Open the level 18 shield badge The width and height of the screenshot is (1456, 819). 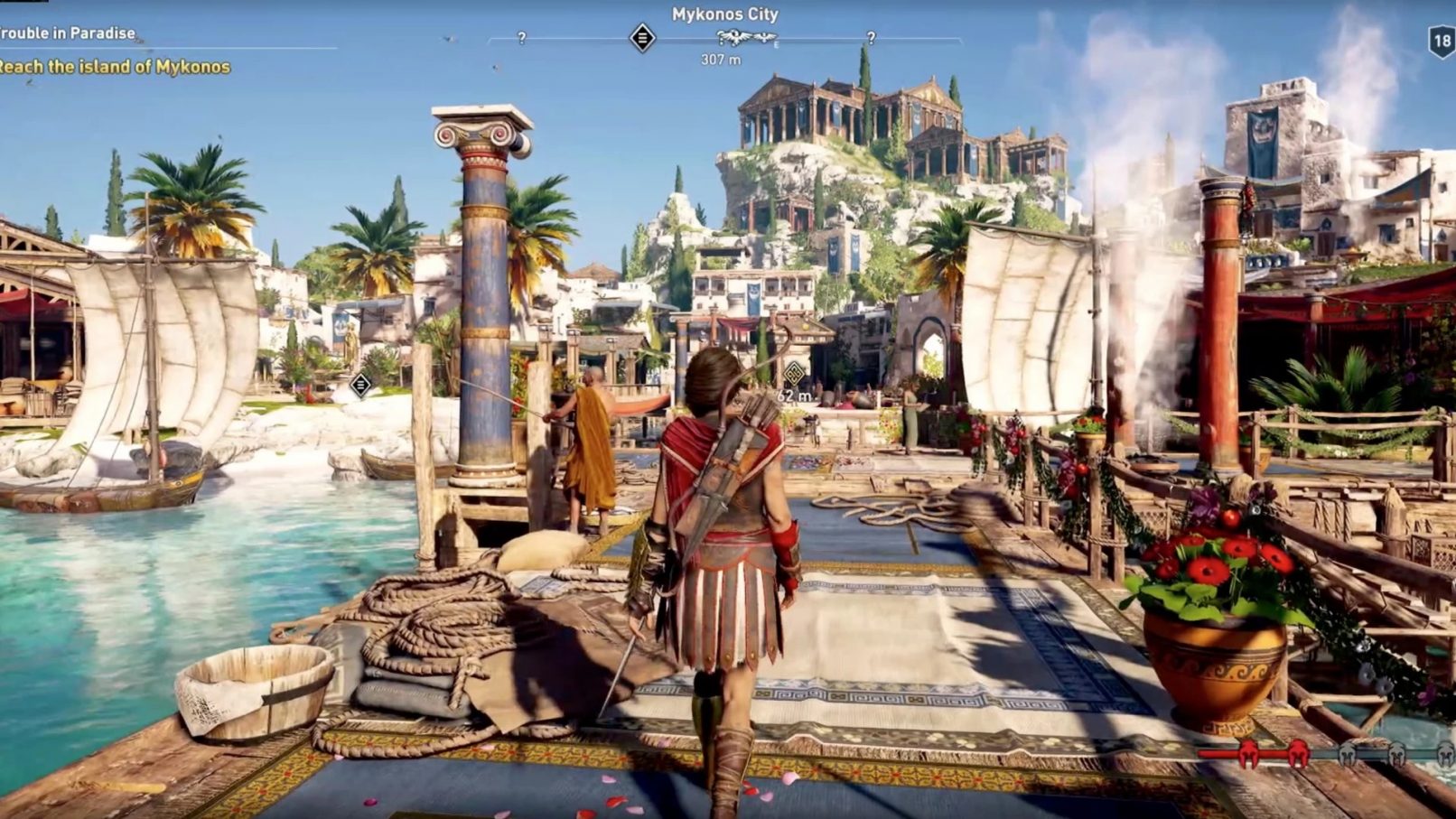point(1442,42)
